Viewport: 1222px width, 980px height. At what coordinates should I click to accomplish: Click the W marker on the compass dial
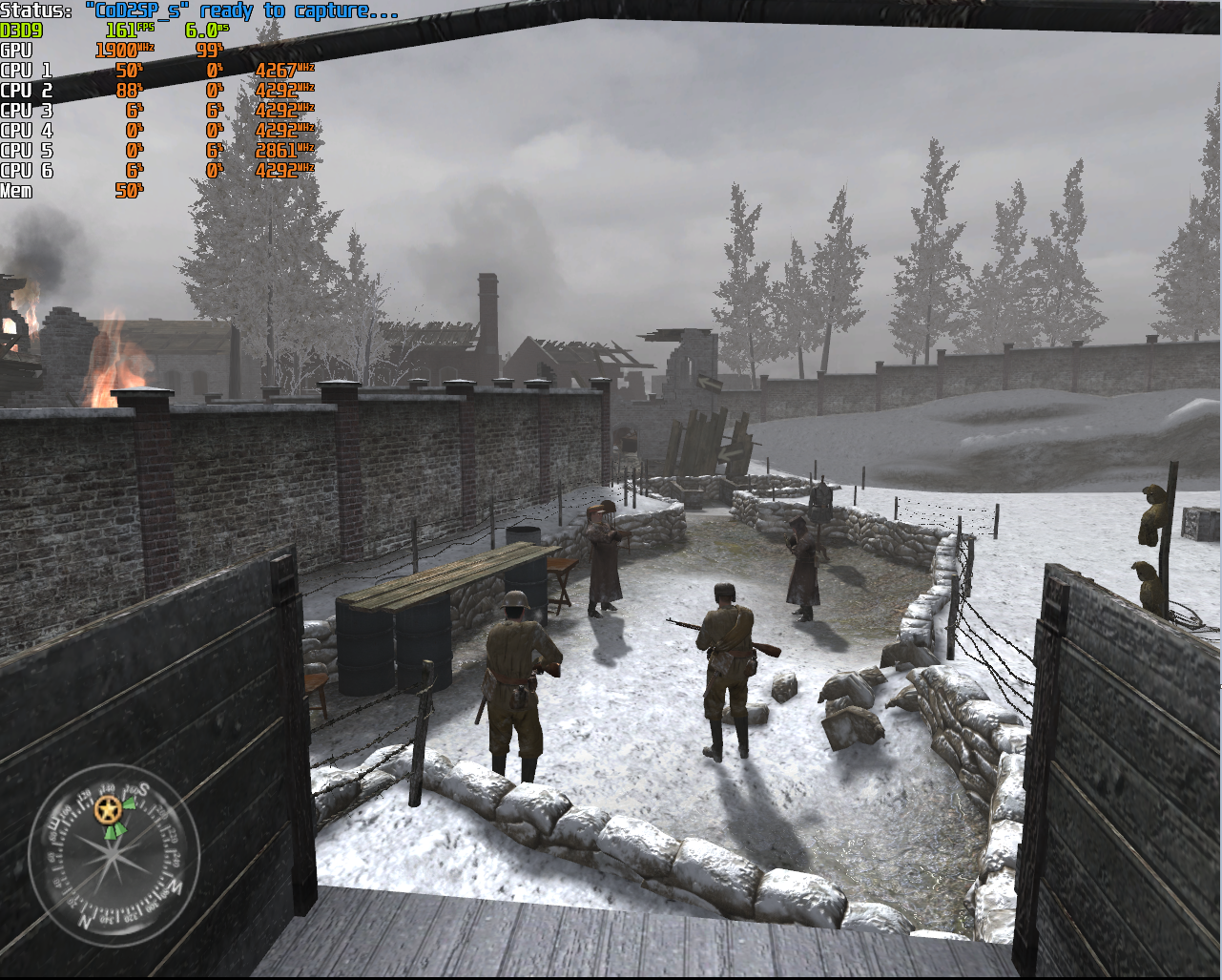175,886
